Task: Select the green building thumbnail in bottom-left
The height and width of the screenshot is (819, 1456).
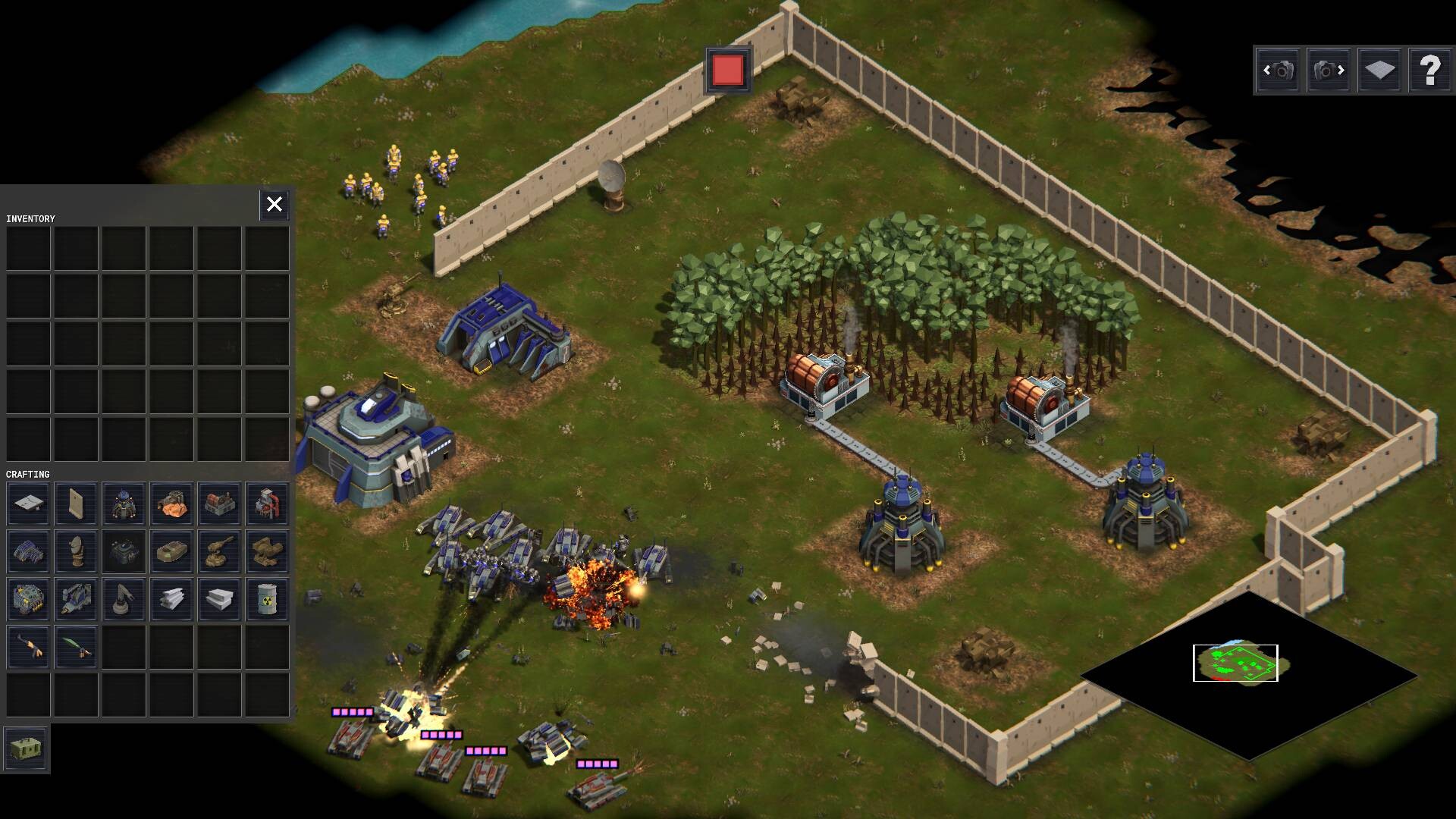Action: (x=27, y=748)
